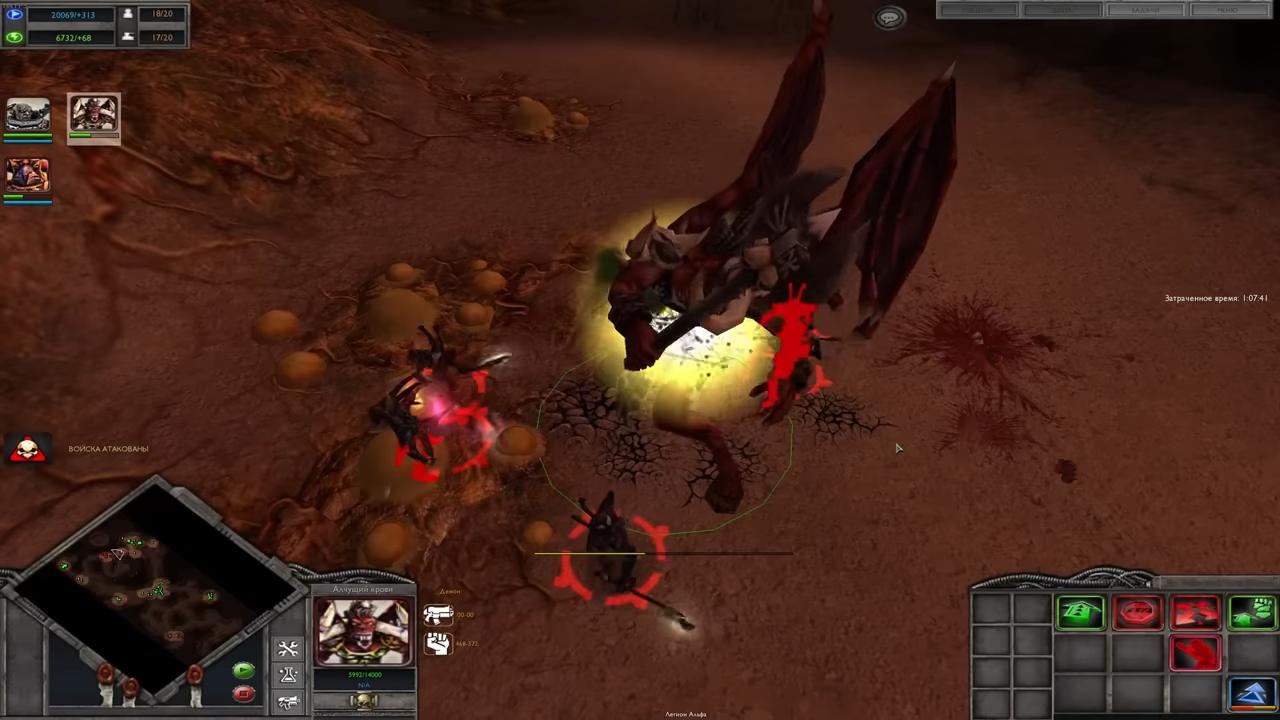The height and width of the screenshot is (720, 1280).
Task: Choose the red attack-move command
Action: (x=1195, y=612)
